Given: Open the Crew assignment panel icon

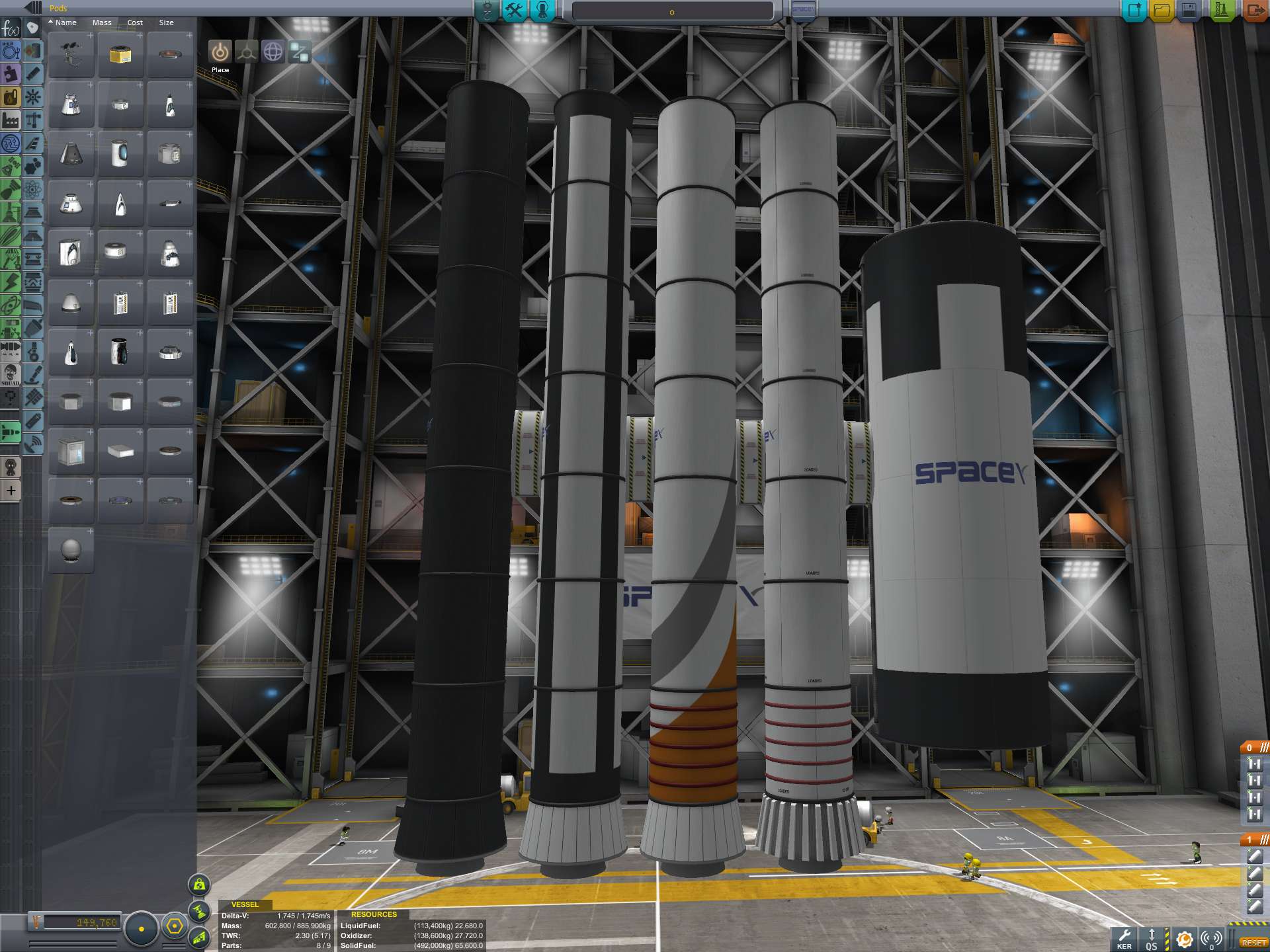Looking at the screenshot, I should pos(542,11).
